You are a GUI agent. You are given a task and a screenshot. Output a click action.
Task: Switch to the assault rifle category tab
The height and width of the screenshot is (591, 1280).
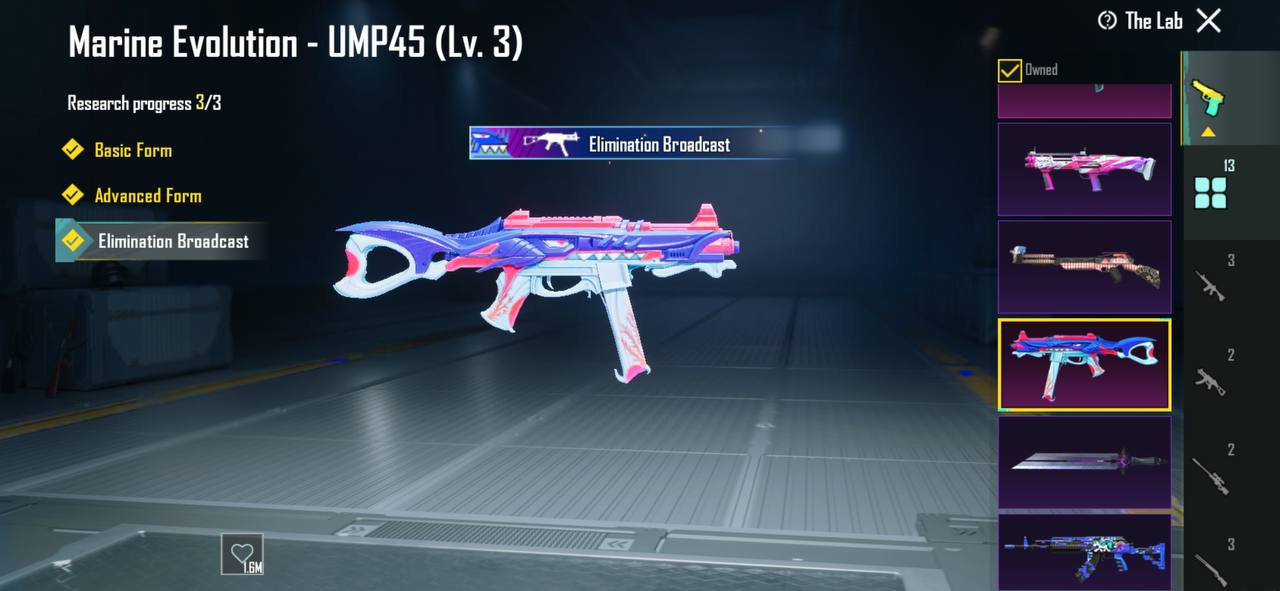1211,282
